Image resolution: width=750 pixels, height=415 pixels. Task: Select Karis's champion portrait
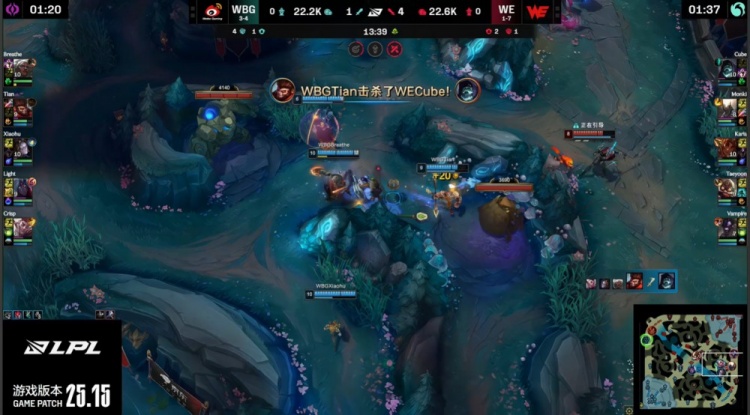729,148
